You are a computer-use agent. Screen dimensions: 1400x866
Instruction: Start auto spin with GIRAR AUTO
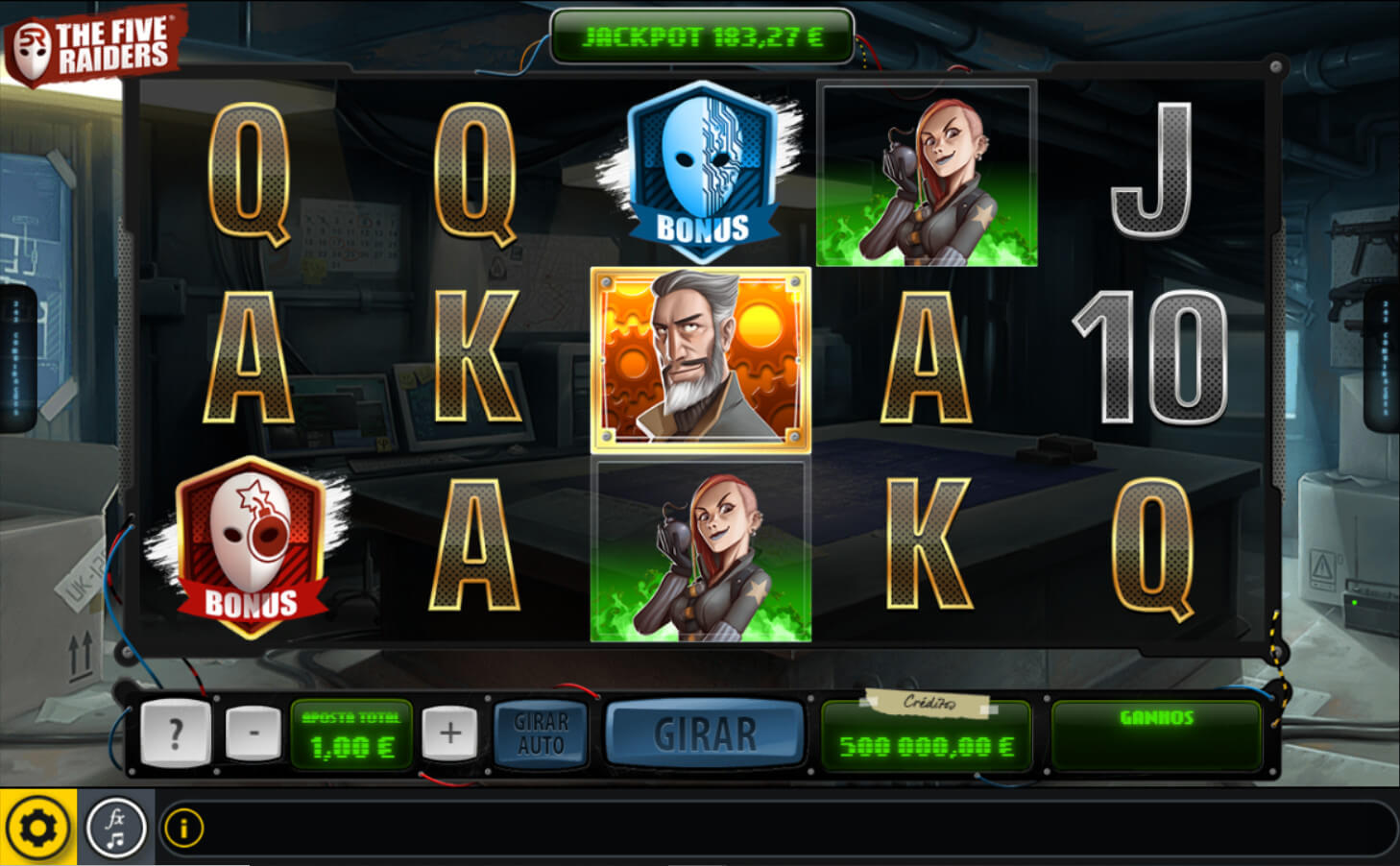541,734
